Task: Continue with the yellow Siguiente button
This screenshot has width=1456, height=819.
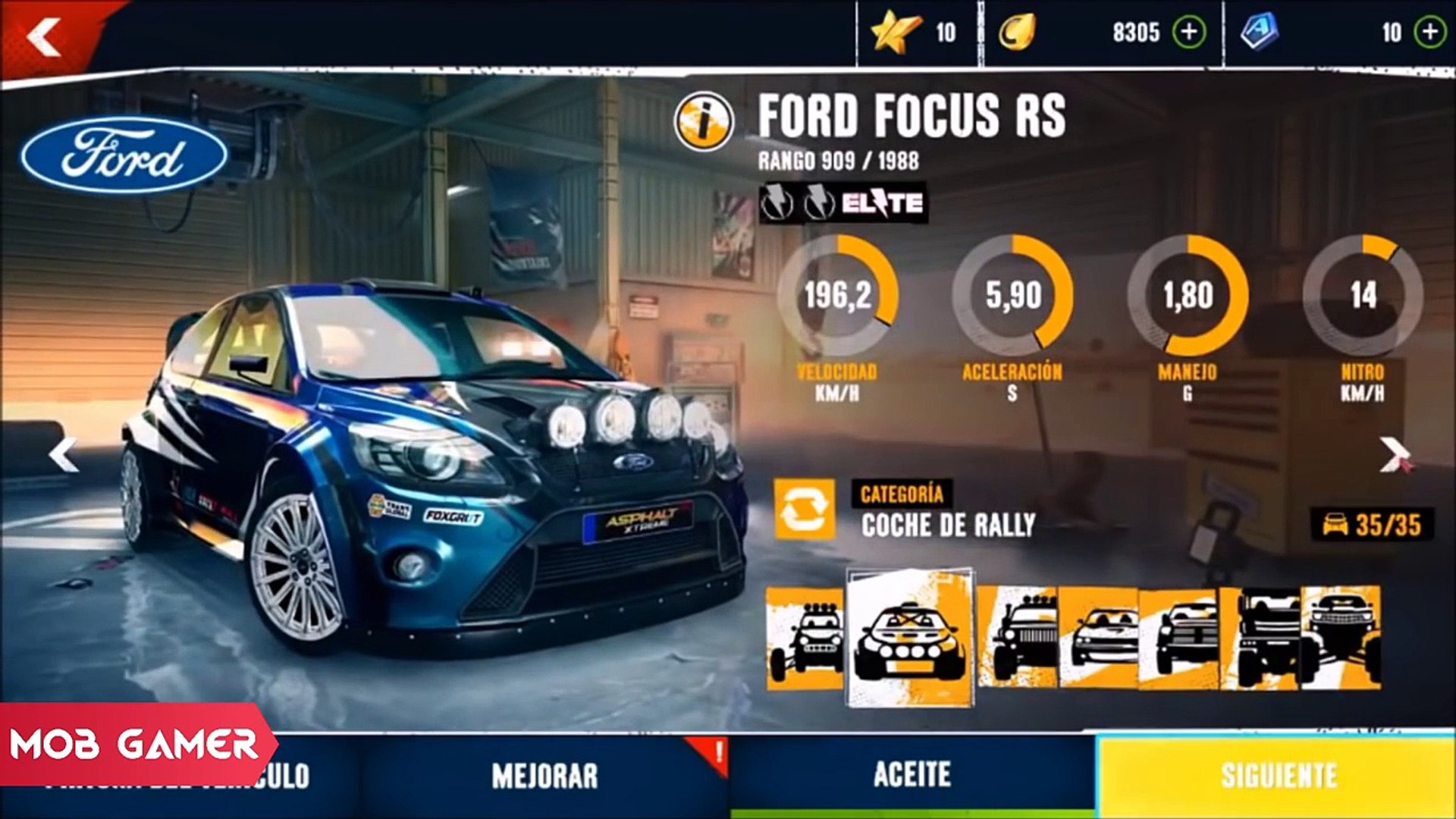Action: tap(1277, 776)
